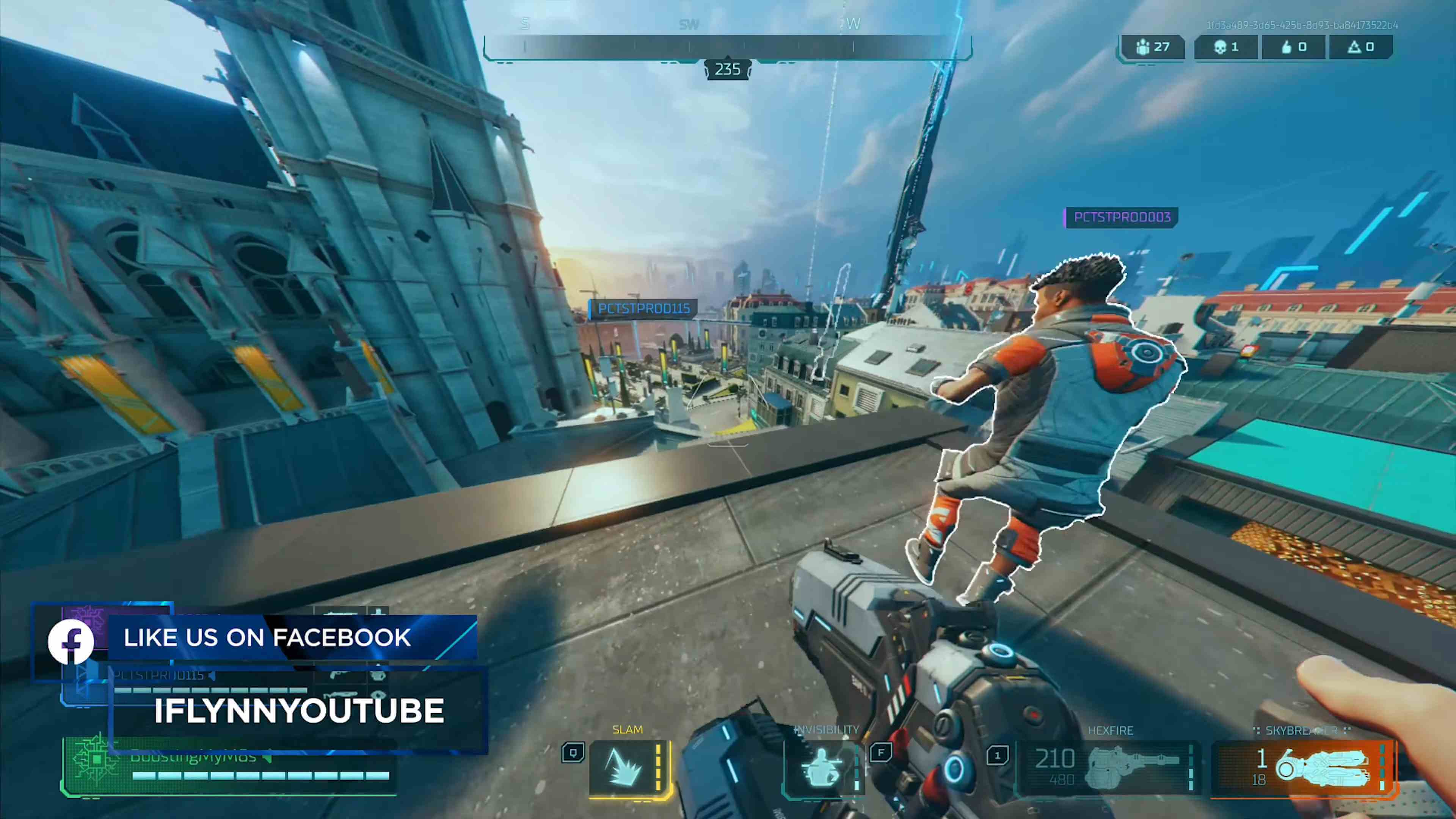Click the players remaining counter icon

click(1143, 47)
